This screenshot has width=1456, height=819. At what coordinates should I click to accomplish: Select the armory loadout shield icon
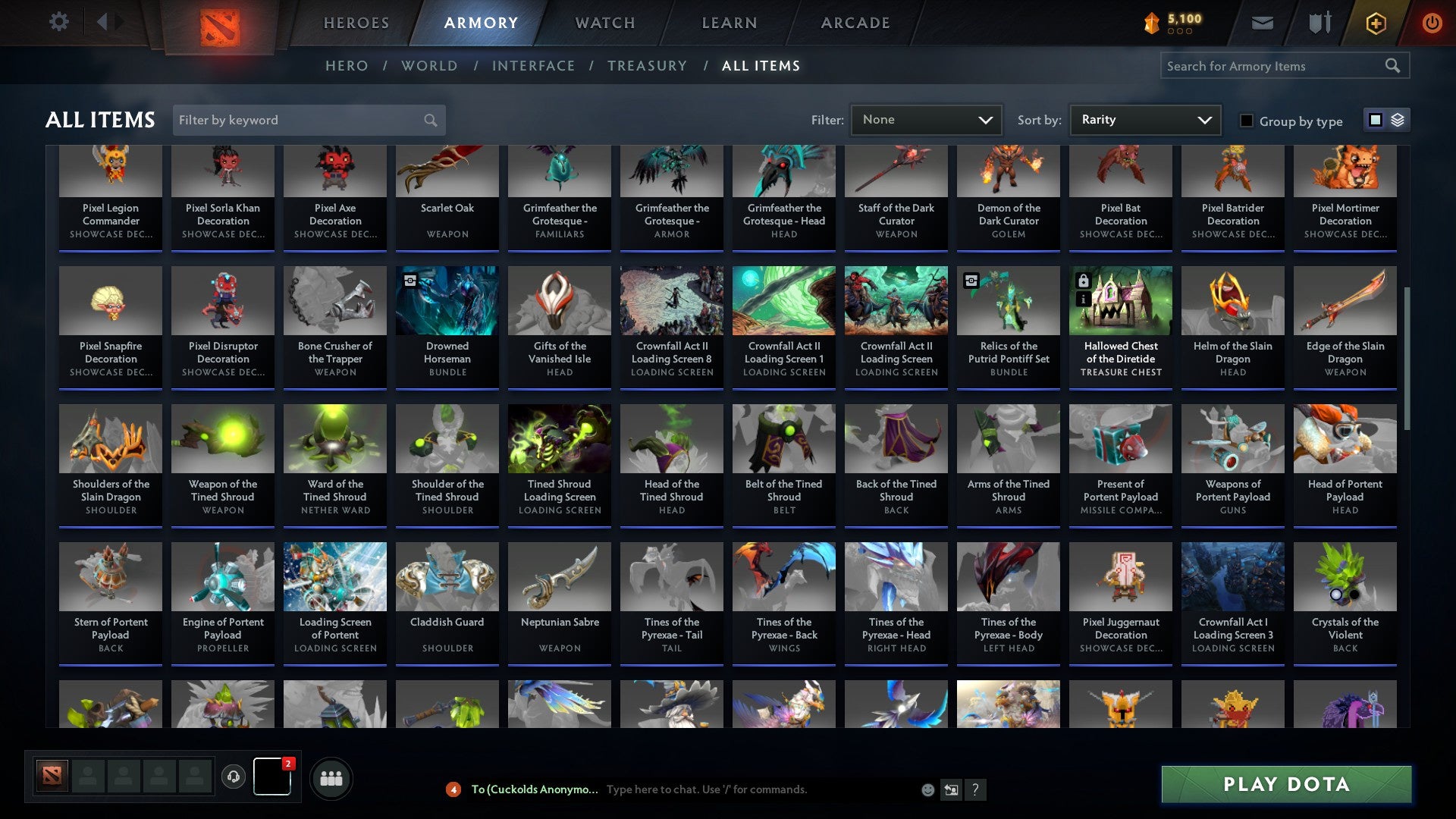[x=1319, y=23]
